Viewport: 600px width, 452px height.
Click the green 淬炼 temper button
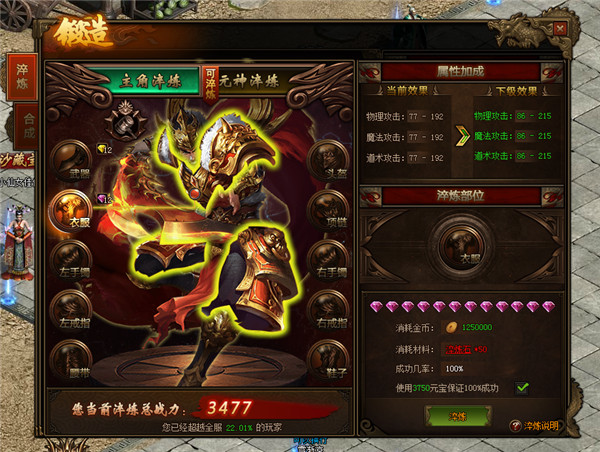tap(457, 415)
